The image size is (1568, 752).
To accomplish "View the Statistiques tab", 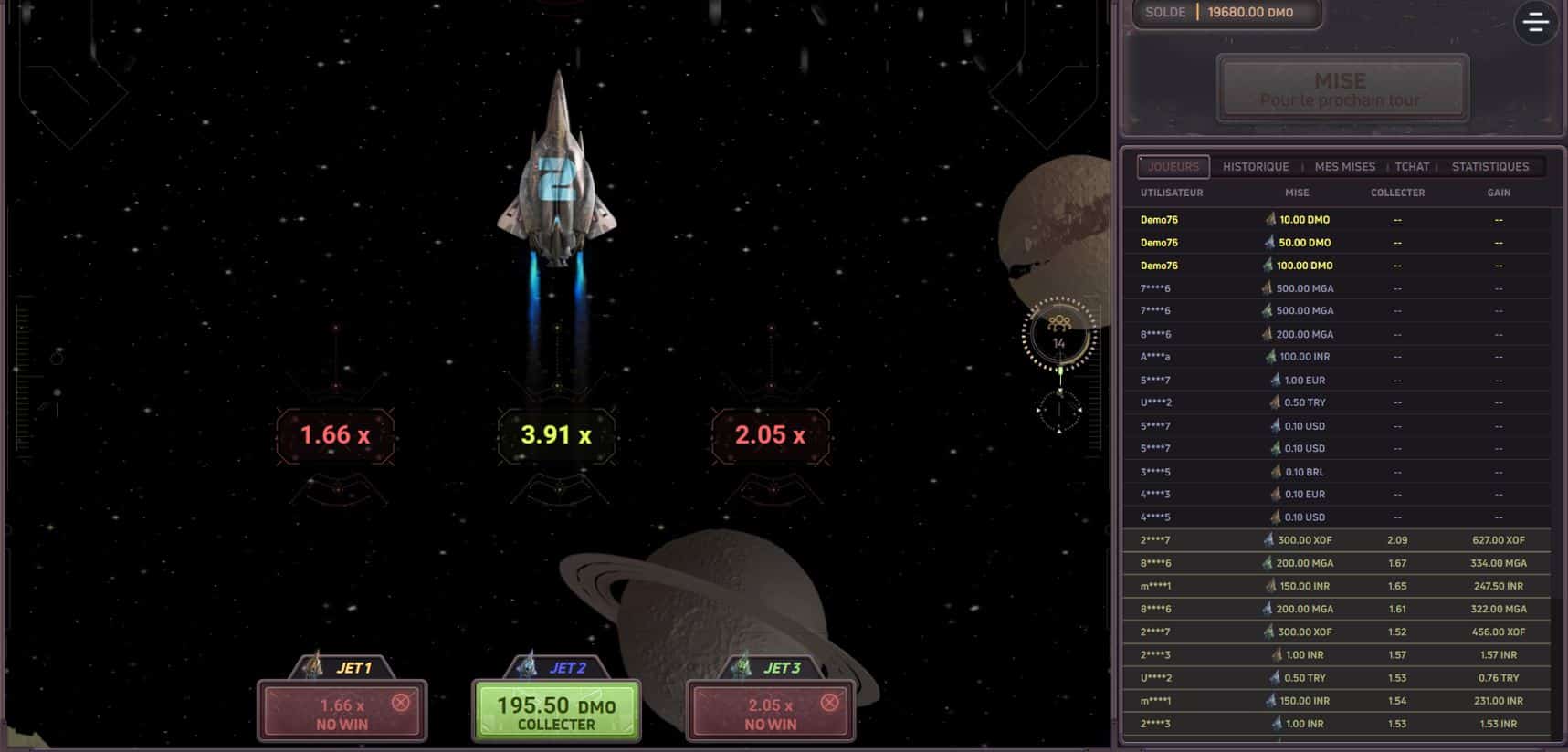I will click(1489, 167).
